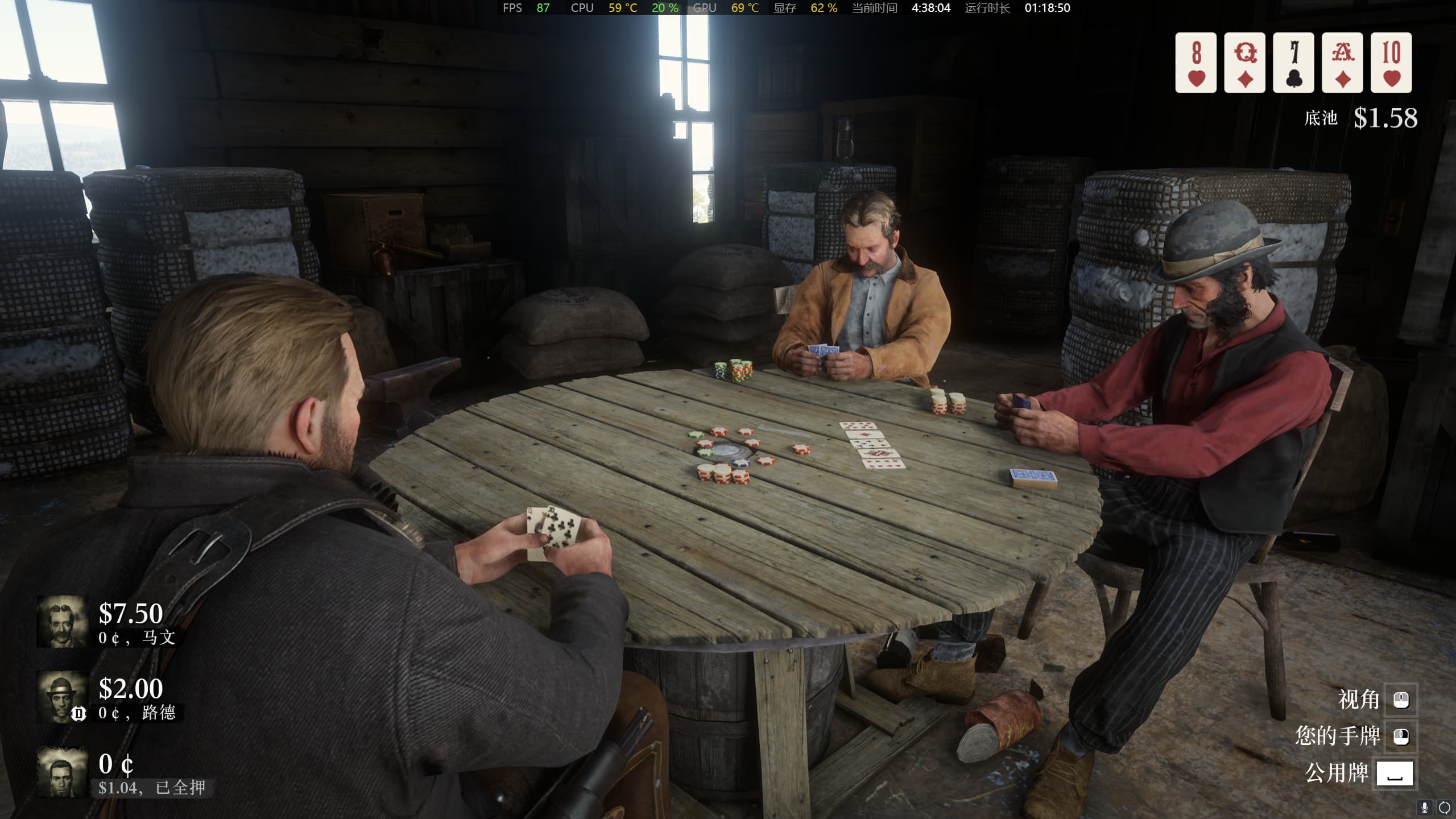Select 路德's portrait with the bowler hat

coord(62,697)
